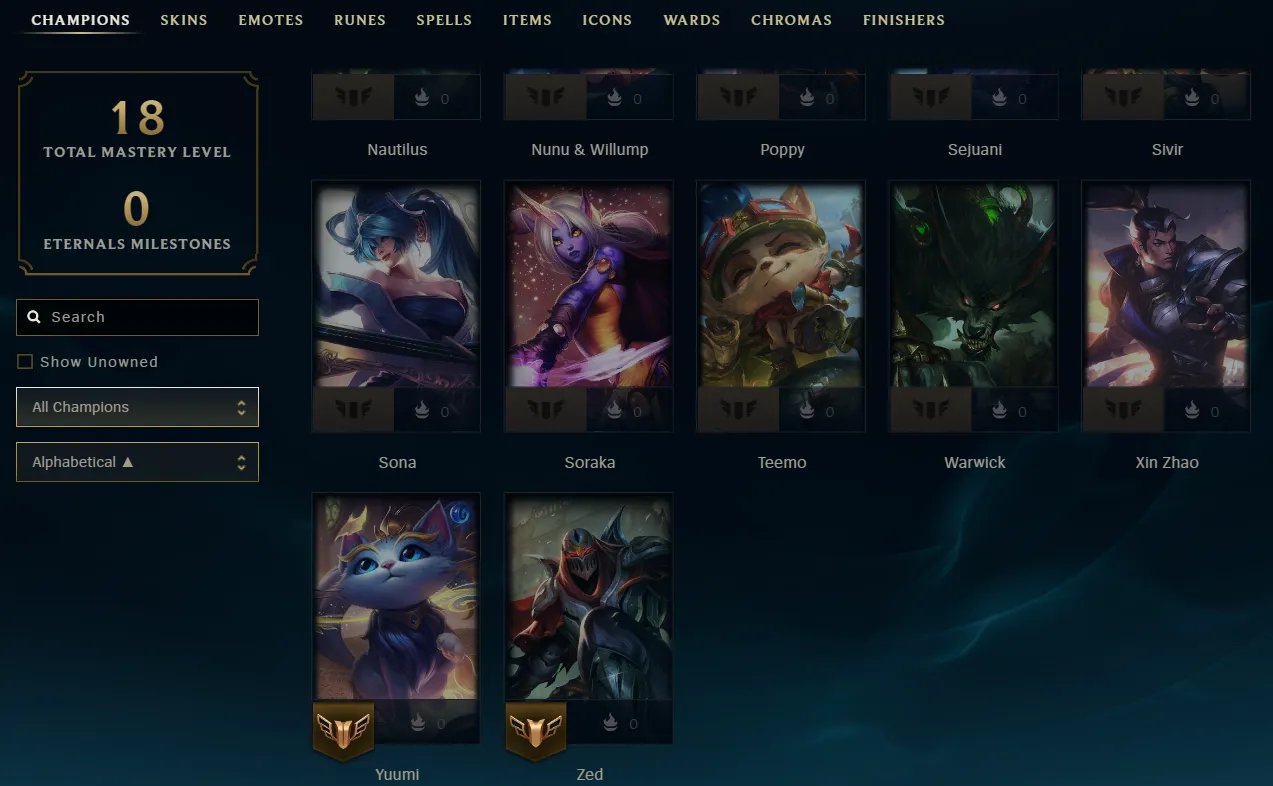Open the All Champions filter dropdown

(137, 407)
